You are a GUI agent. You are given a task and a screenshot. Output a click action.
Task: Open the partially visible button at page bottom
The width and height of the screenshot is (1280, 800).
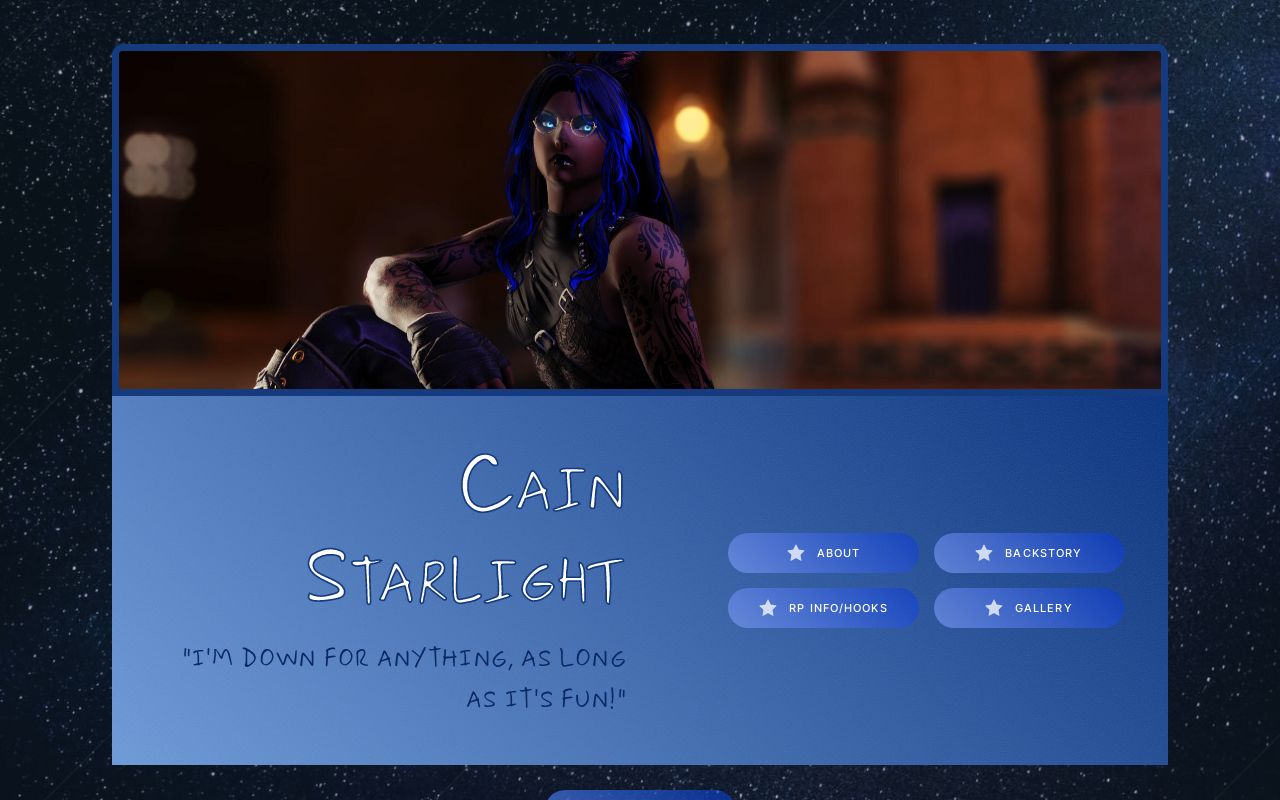coord(640,793)
